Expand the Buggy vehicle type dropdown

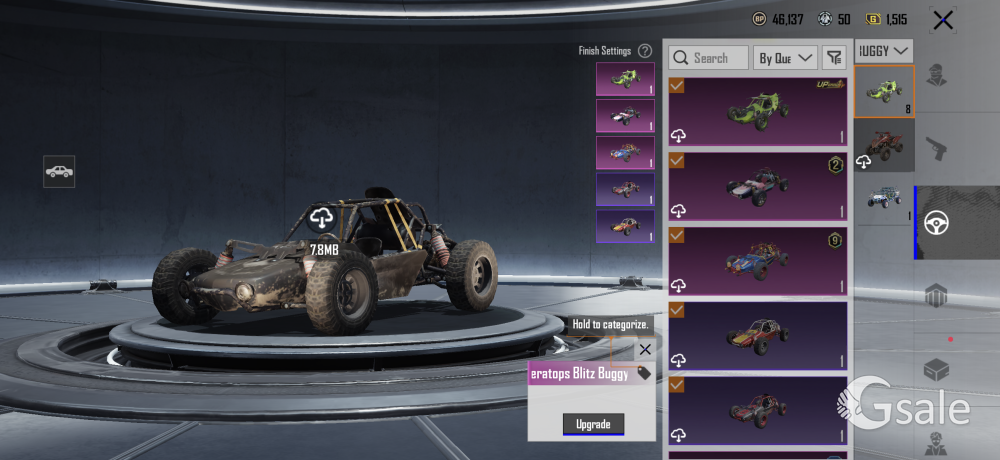pyautogui.click(x=884, y=49)
